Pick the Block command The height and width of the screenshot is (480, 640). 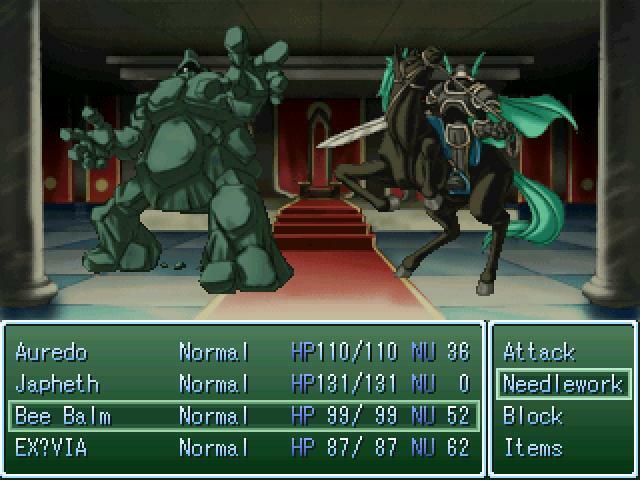click(533, 416)
